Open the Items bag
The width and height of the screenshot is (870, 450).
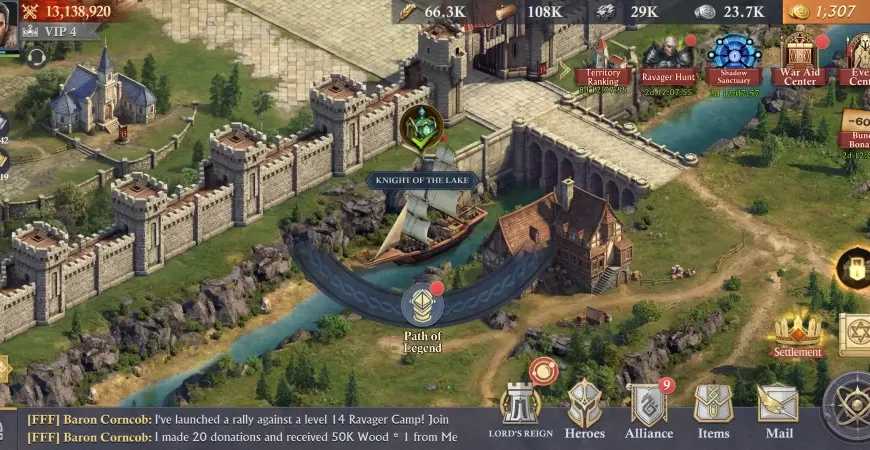pyautogui.click(x=713, y=408)
